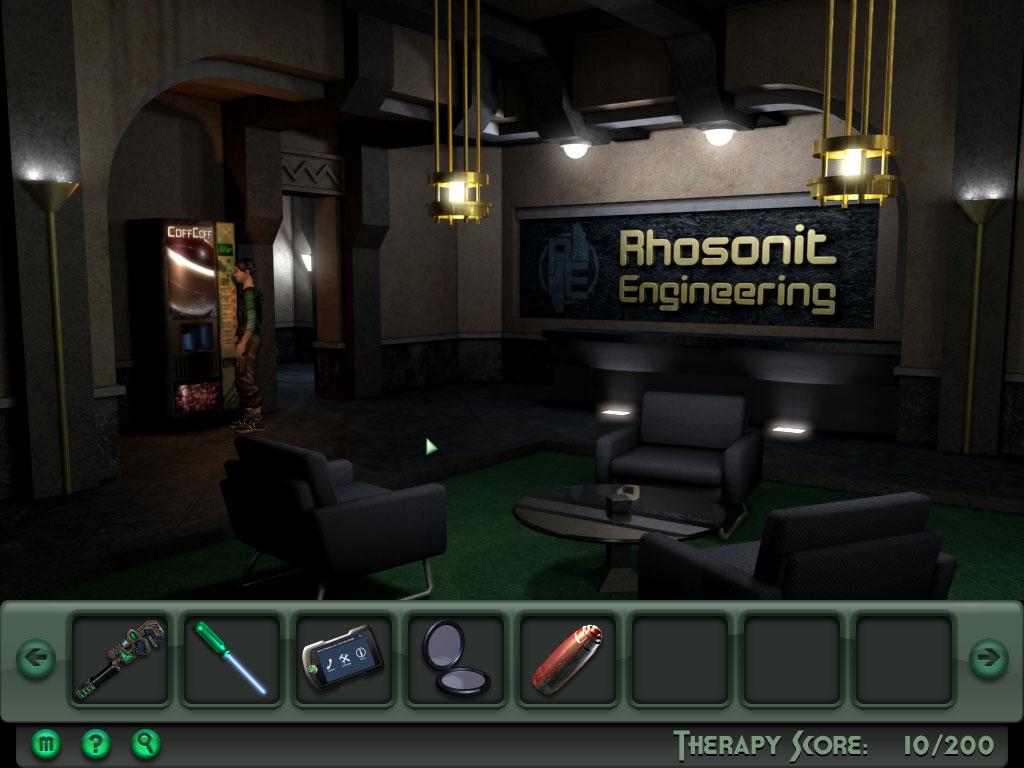Select the pipe wrench inventory item
This screenshot has width=1024, height=768.
tap(120, 658)
